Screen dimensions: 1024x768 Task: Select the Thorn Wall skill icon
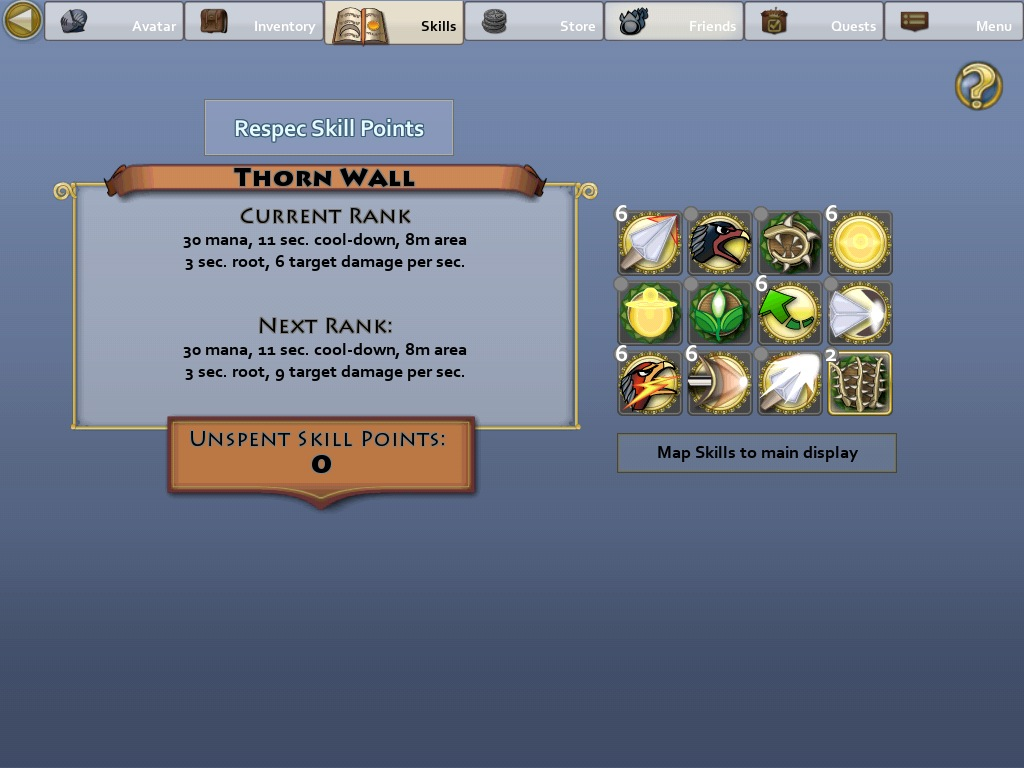tap(860, 383)
